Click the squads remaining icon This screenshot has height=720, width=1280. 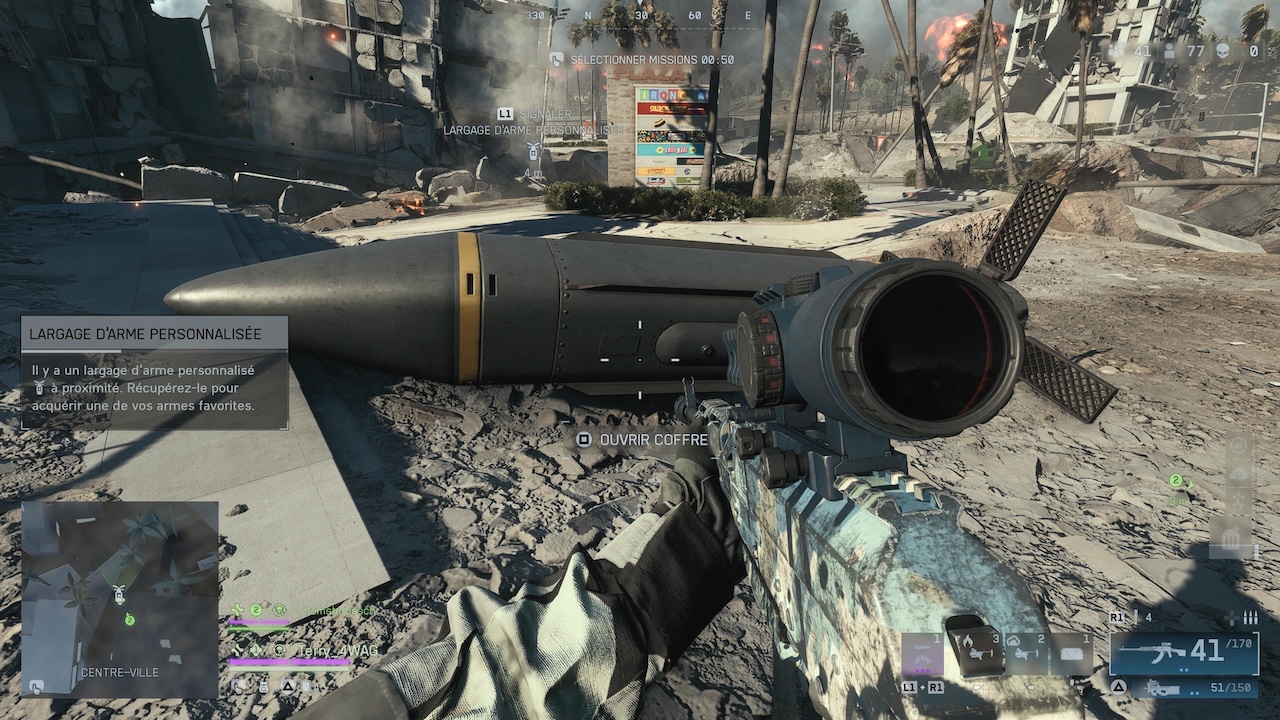tap(1114, 50)
